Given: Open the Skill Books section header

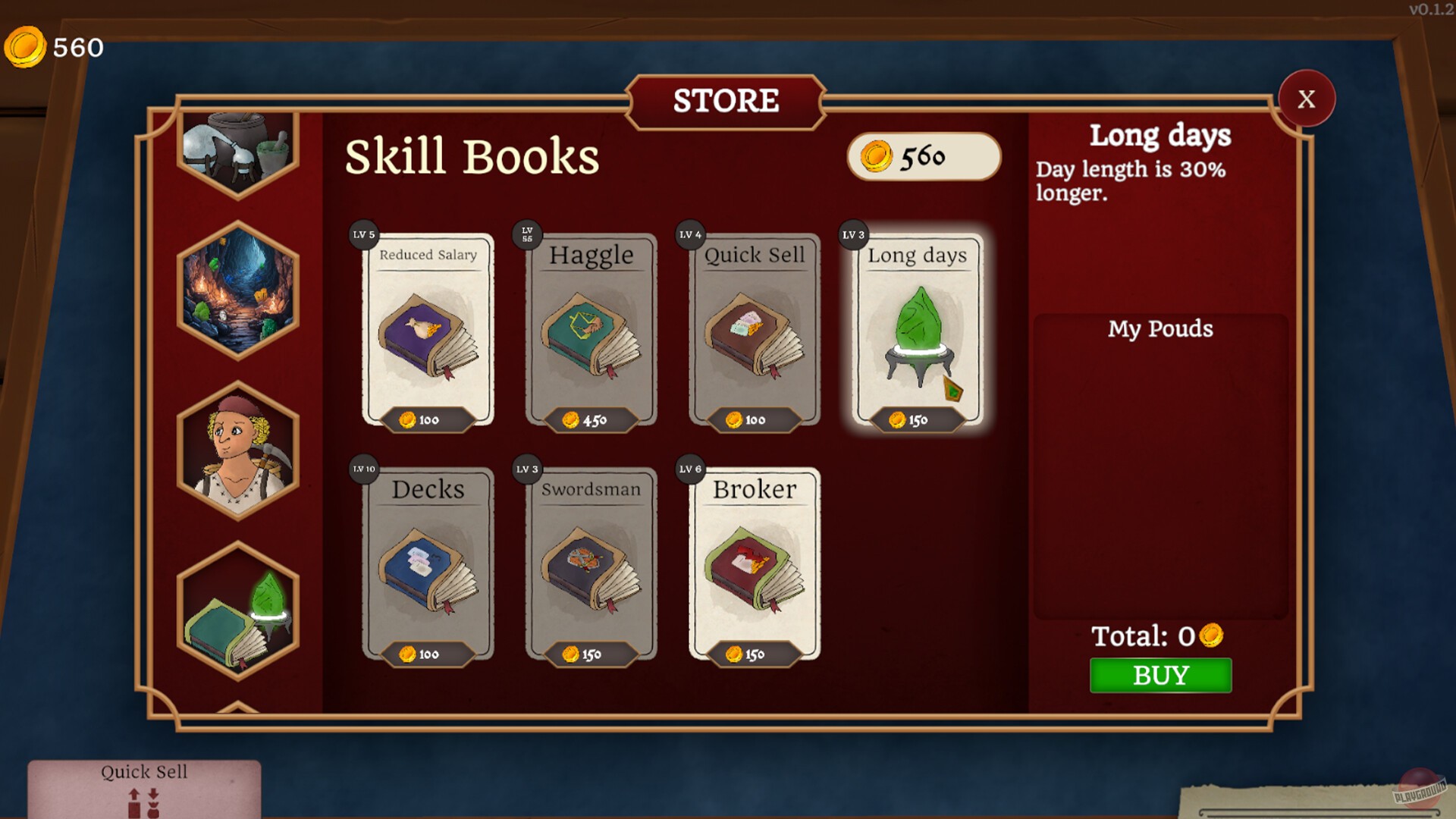Looking at the screenshot, I should click(471, 157).
